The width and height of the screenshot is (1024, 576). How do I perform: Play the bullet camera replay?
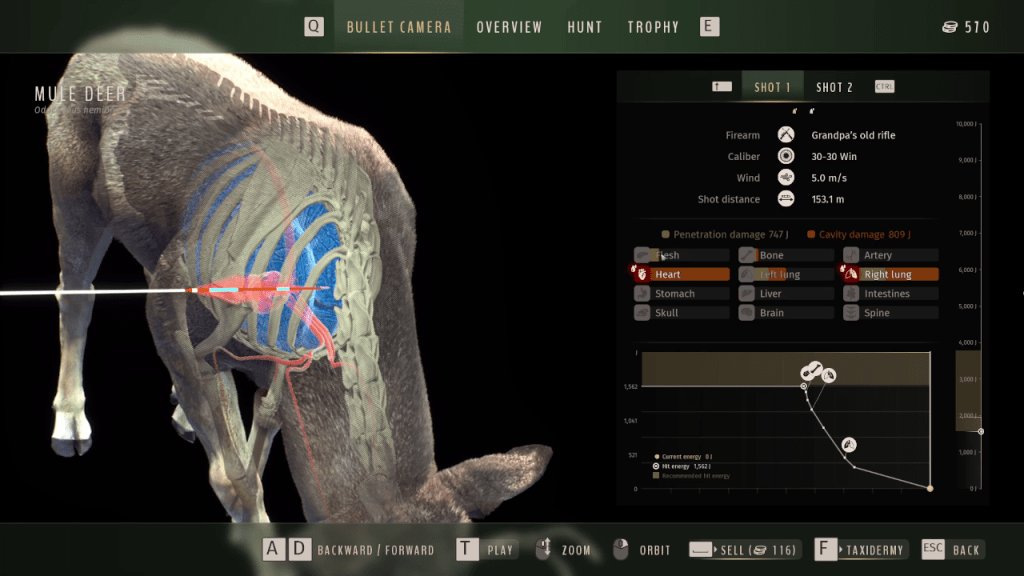pos(487,549)
